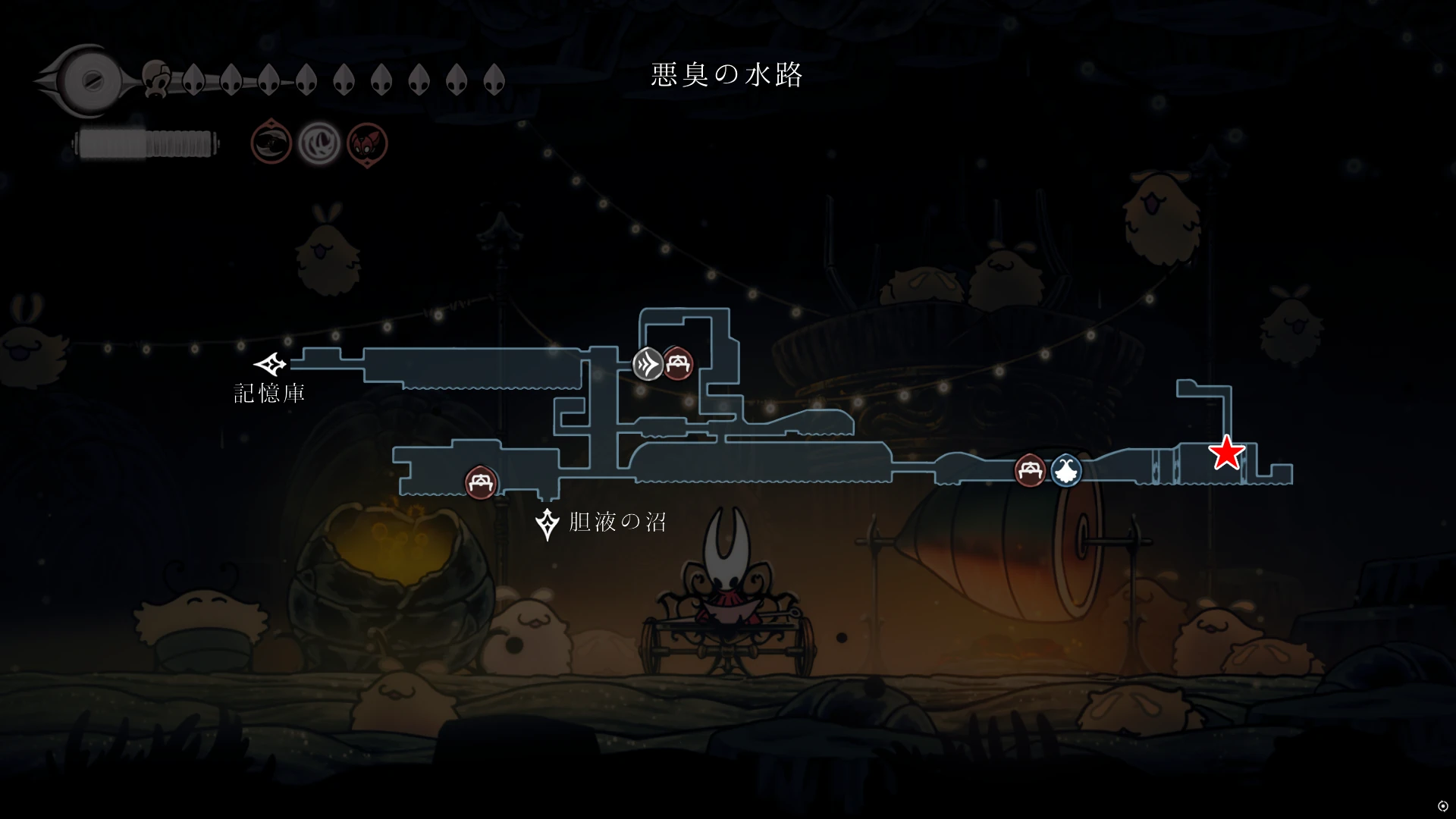This screenshot has width=1456, height=819.
Task: Select the dark curved-blade tool icon
Action: click(x=271, y=142)
